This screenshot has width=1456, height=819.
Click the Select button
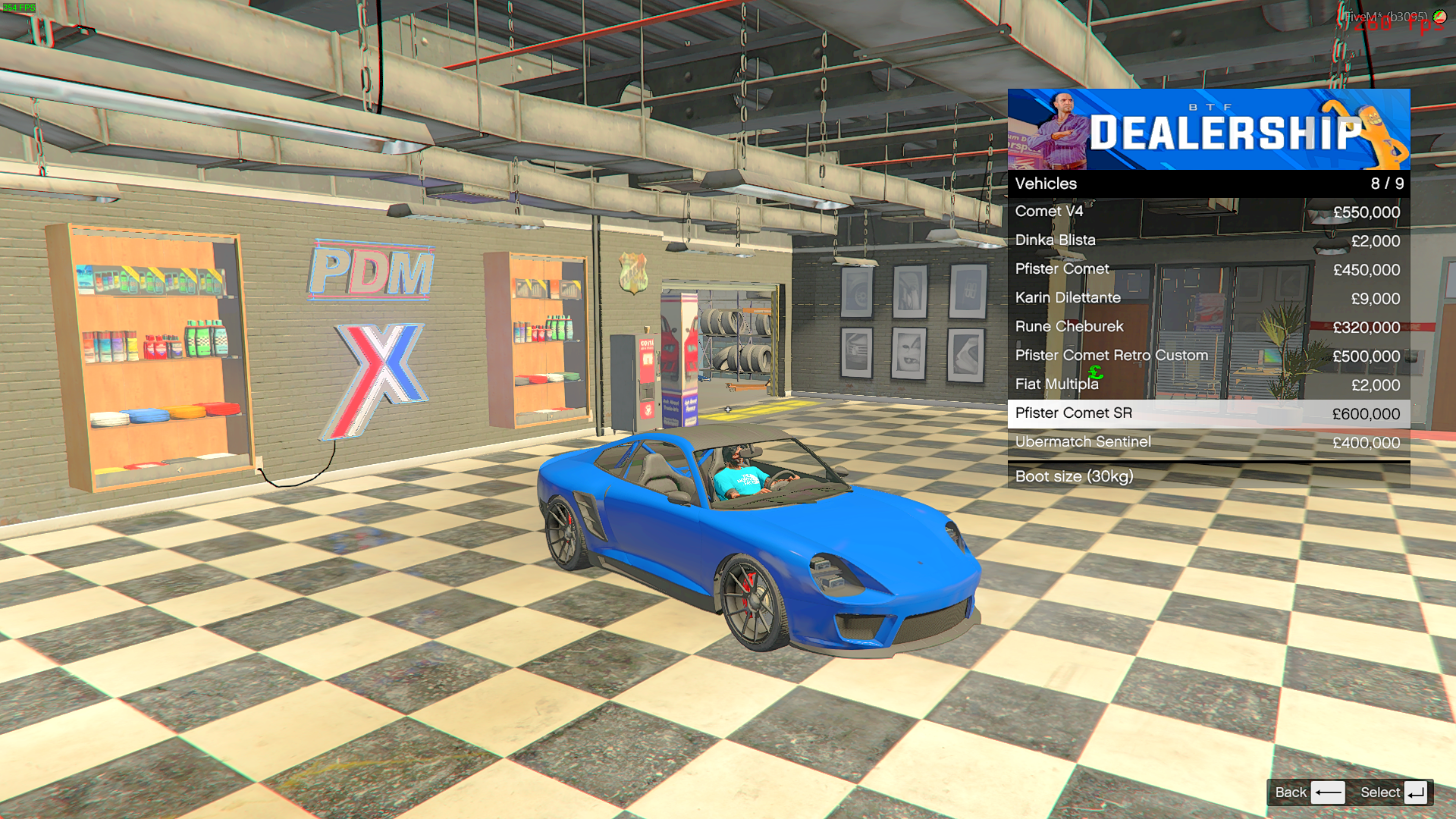coord(1394,792)
